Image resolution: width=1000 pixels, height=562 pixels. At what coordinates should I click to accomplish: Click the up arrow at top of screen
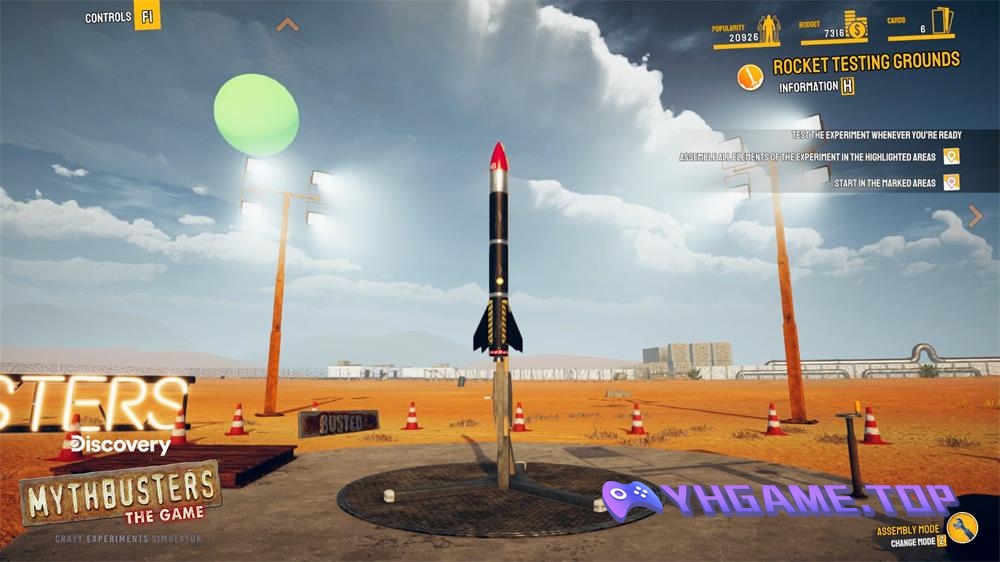[287, 25]
